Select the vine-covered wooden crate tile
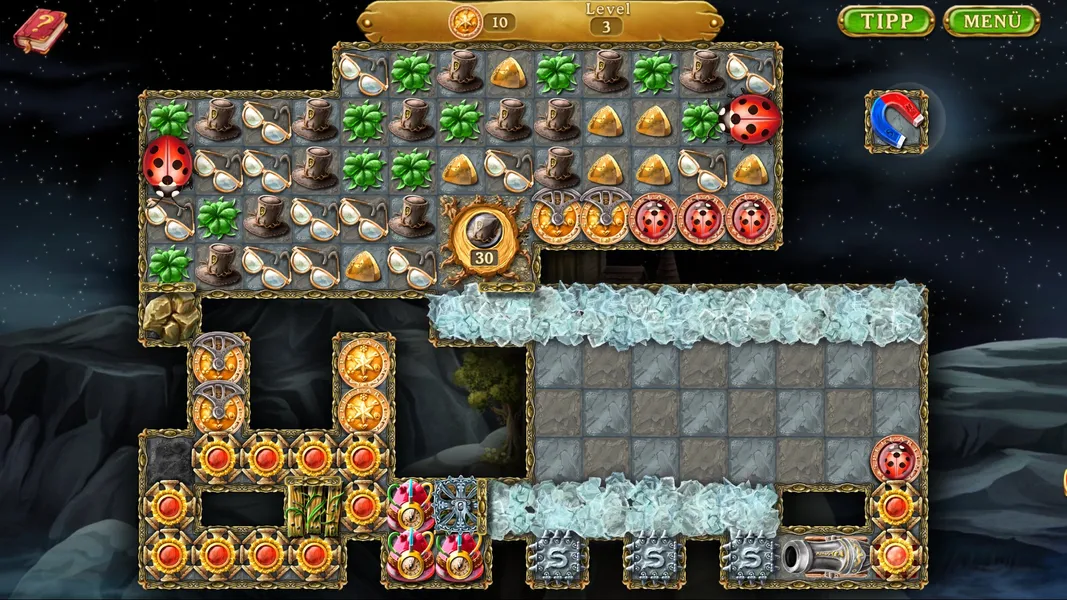 [313, 507]
